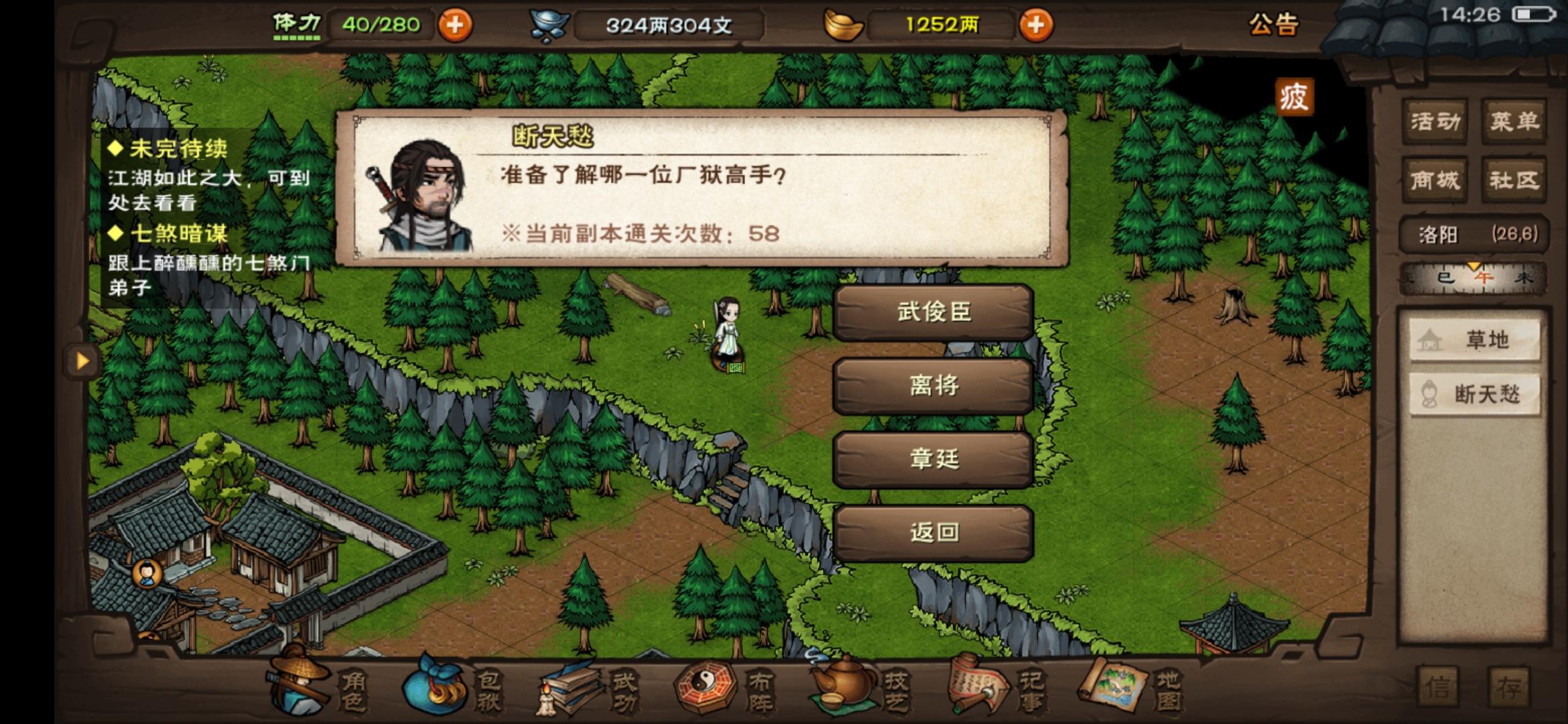Select 断天愁 in the nearby NPC list

tap(1474, 396)
